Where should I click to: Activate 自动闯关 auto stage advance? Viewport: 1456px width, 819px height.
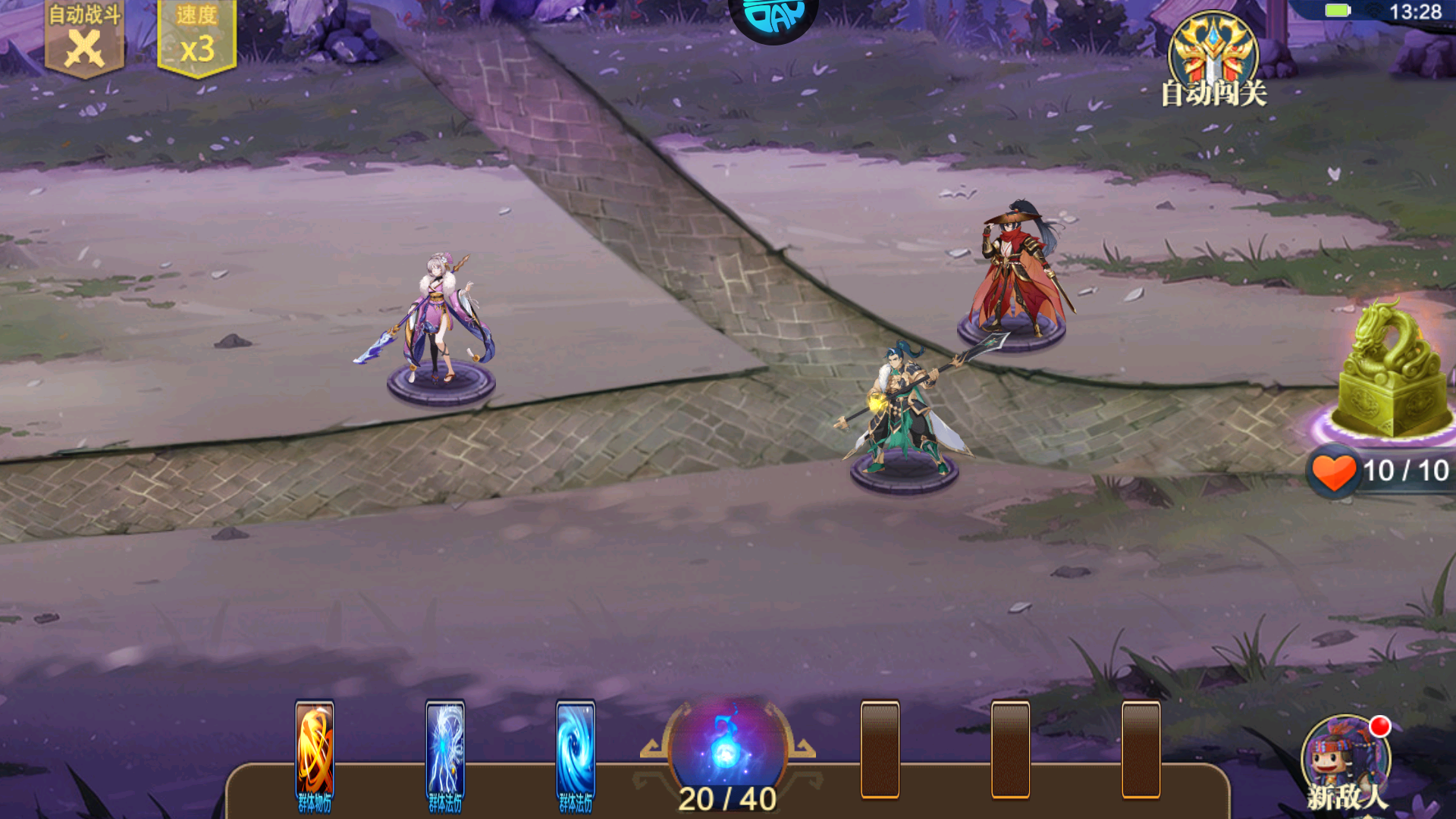pyautogui.click(x=1213, y=62)
